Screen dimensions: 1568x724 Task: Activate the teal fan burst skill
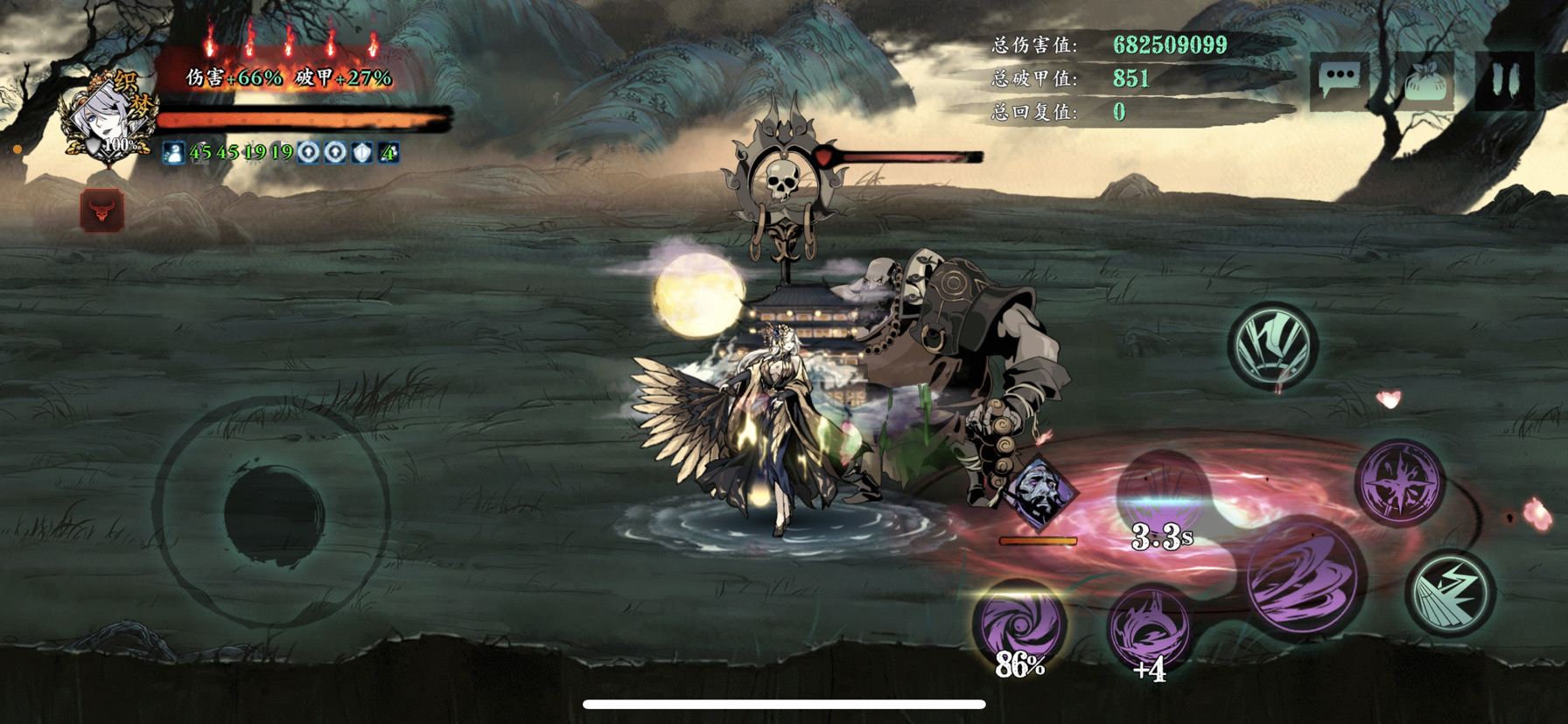pos(1273,346)
